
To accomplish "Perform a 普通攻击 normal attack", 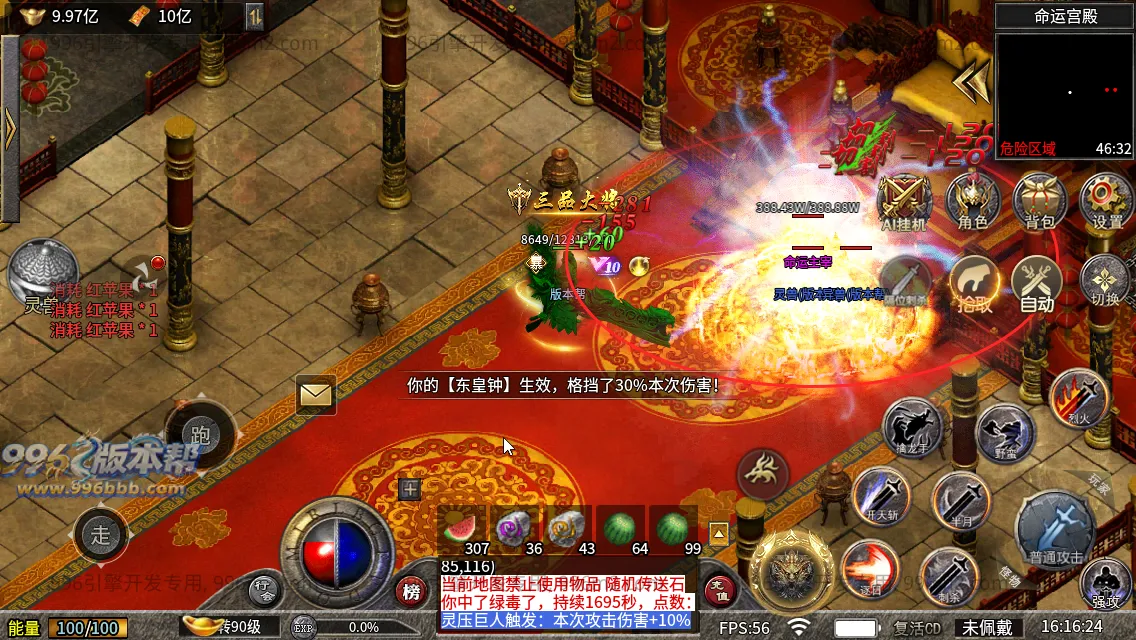I will (x=1056, y=527).
